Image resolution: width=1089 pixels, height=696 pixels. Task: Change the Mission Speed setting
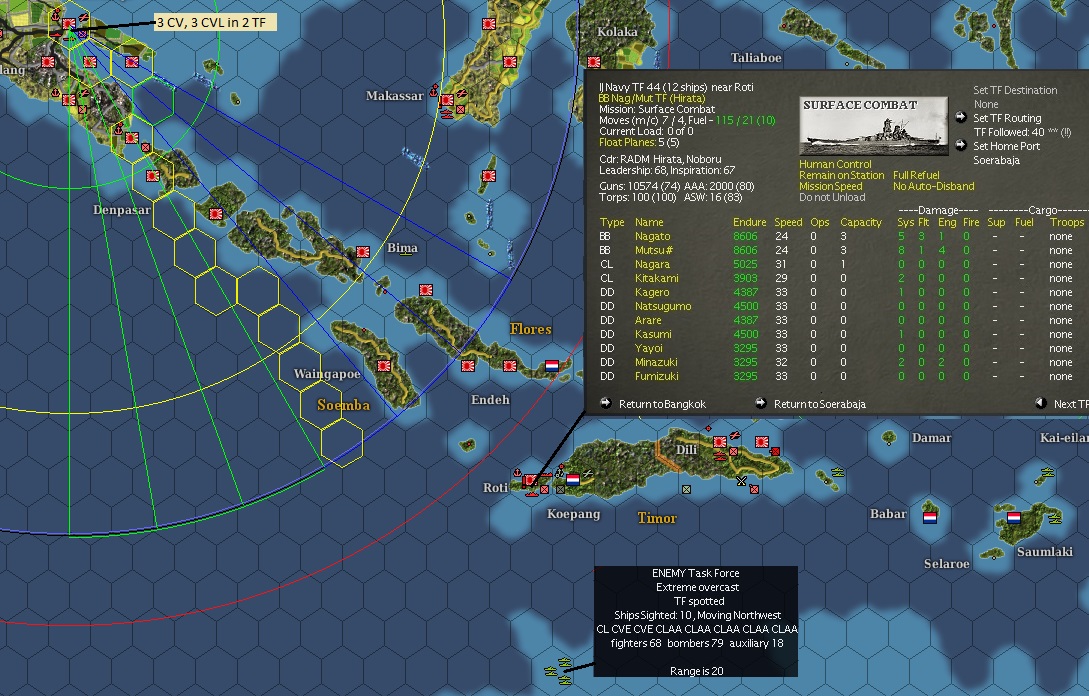[x=830, y=187]
